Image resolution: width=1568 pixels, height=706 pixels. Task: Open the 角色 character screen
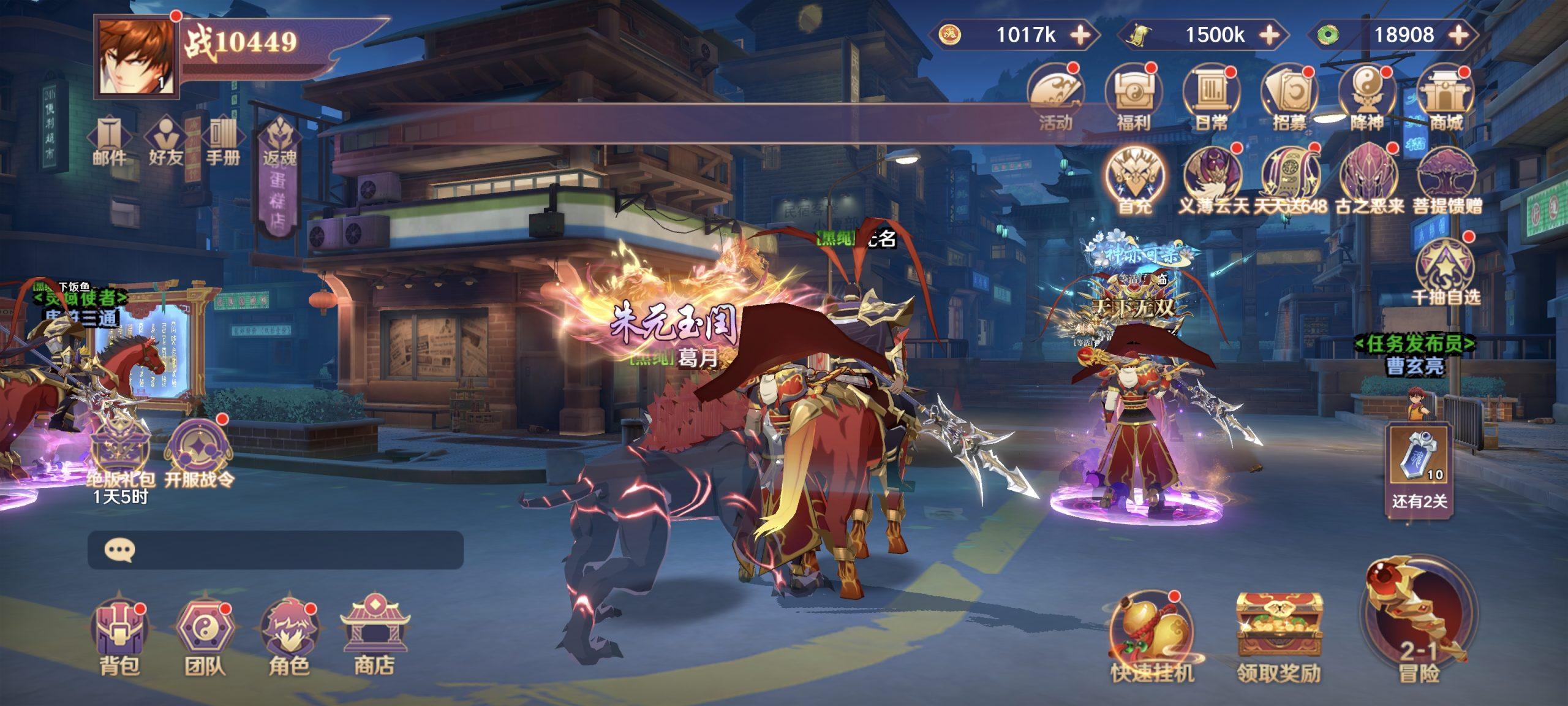point(288,633)
